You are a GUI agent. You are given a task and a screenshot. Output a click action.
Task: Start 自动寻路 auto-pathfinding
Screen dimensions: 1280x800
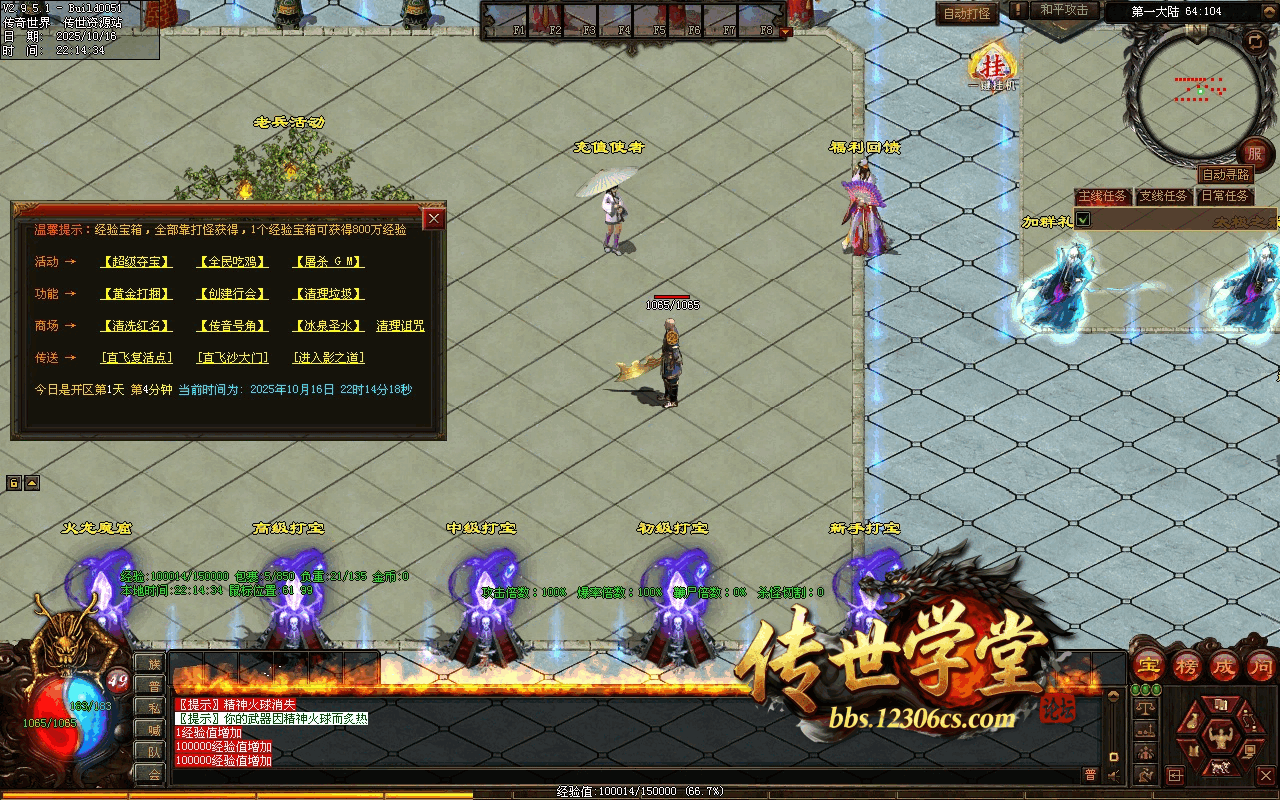(1225, 175)
